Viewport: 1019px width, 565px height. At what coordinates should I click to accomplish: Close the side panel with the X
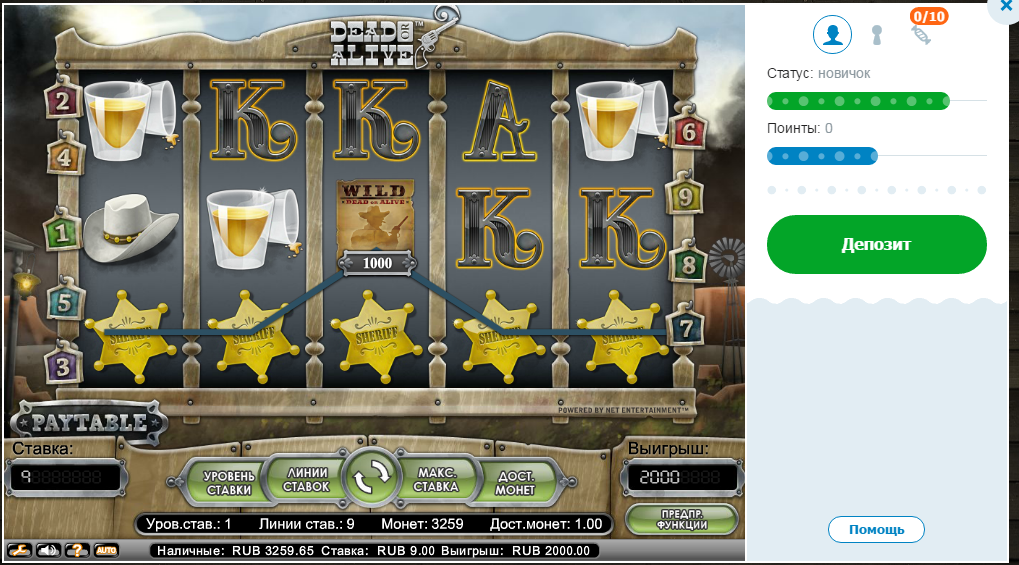coord(1005,8)
